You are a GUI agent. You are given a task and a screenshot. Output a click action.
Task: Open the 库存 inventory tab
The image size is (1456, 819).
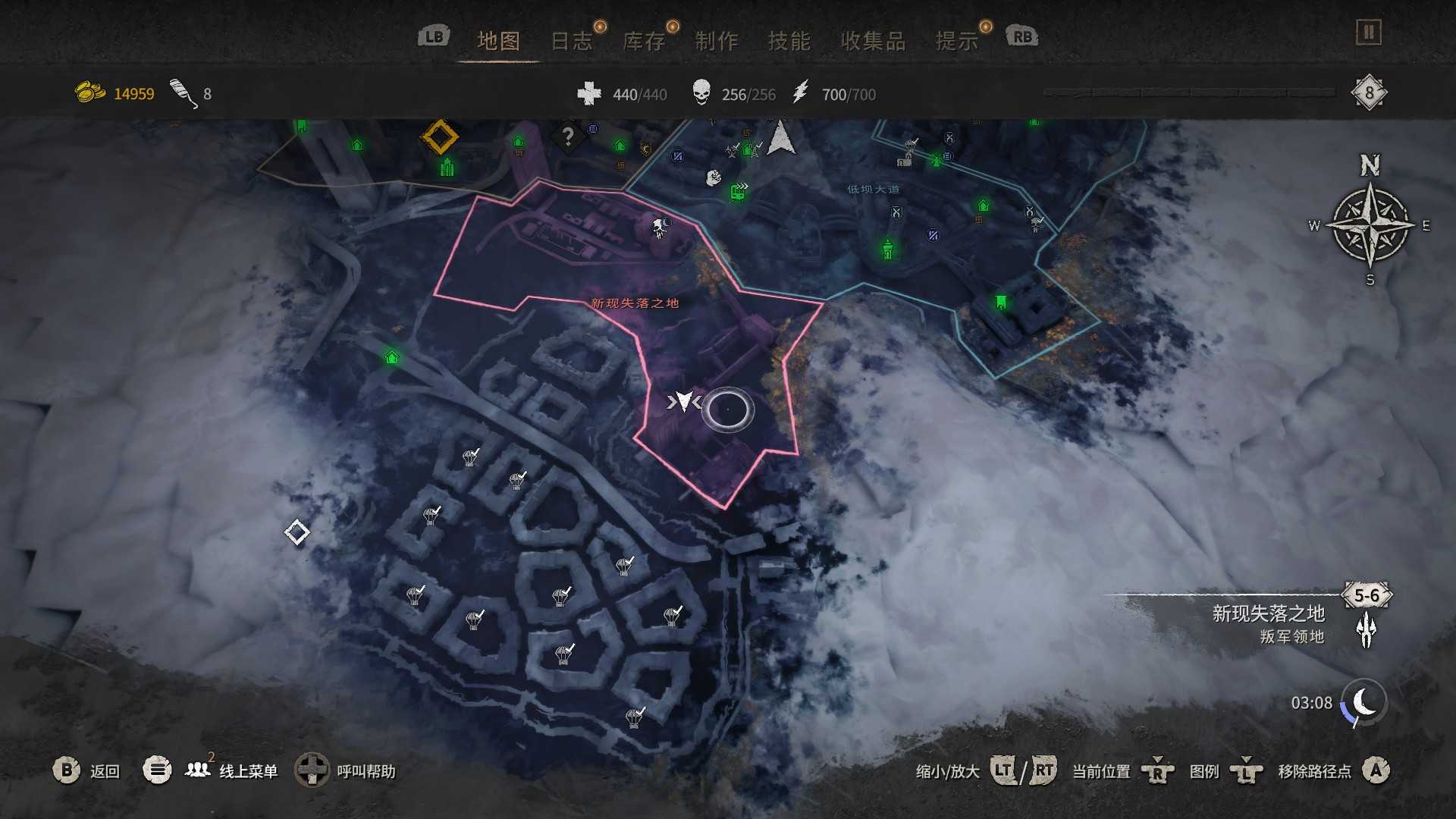click(644, 40)
